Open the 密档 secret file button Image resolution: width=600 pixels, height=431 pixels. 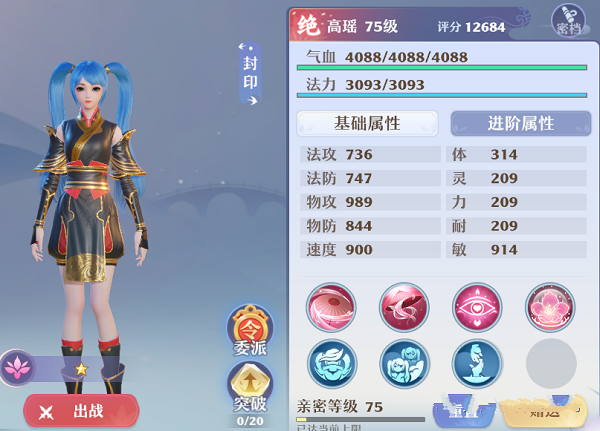(x=567, y=21)
